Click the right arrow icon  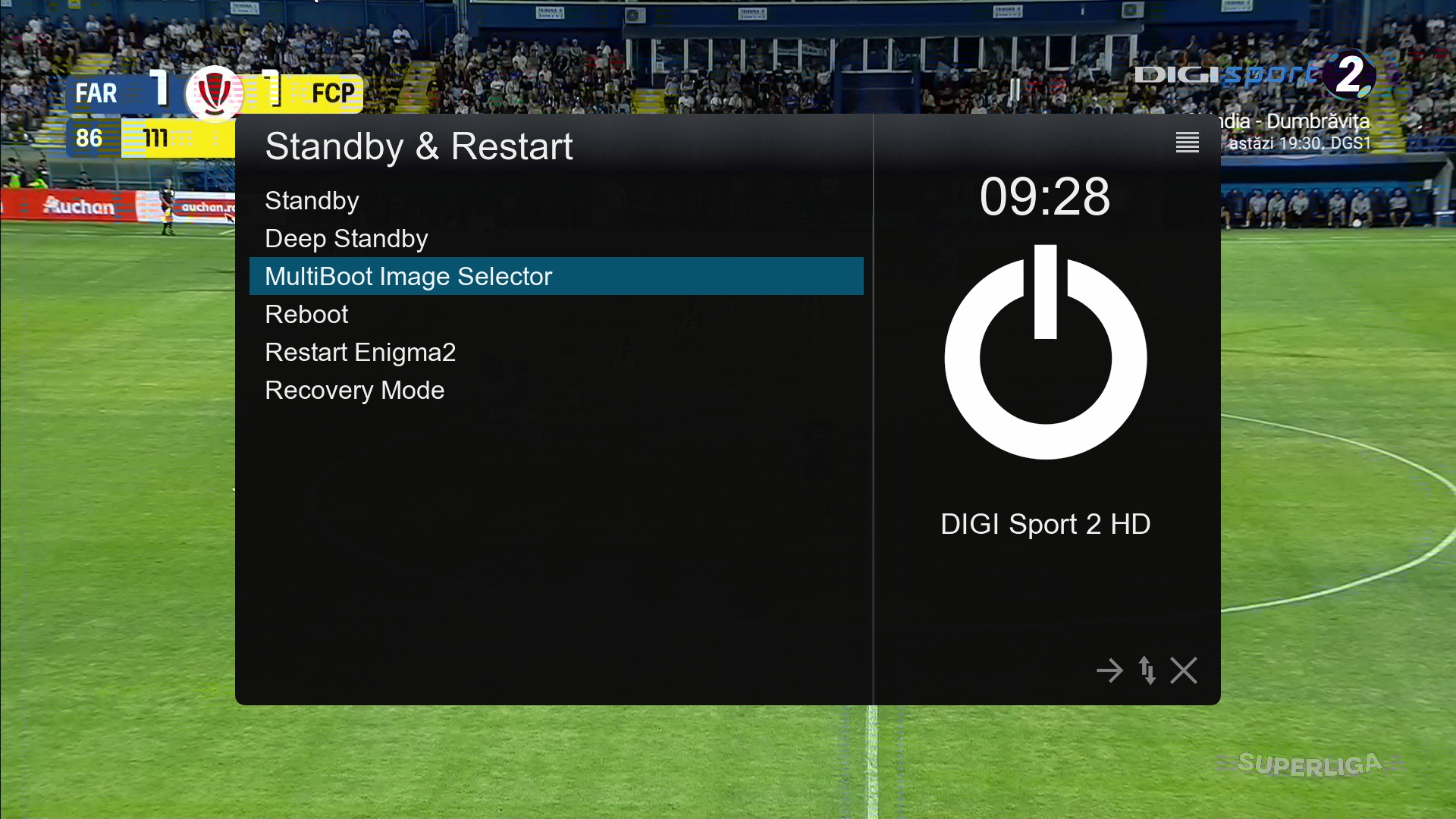1109,670
